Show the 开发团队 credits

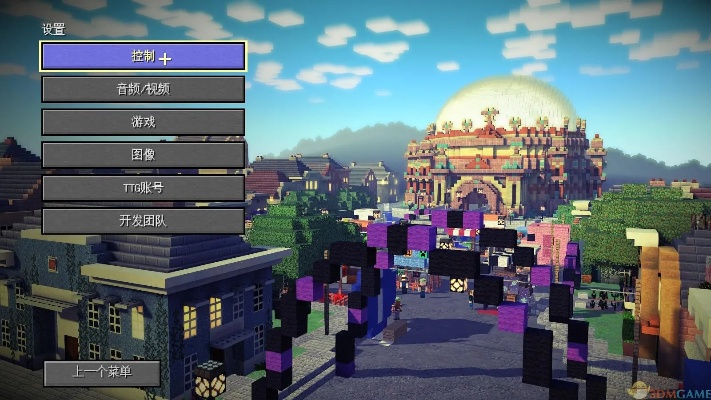coord(143,221)
